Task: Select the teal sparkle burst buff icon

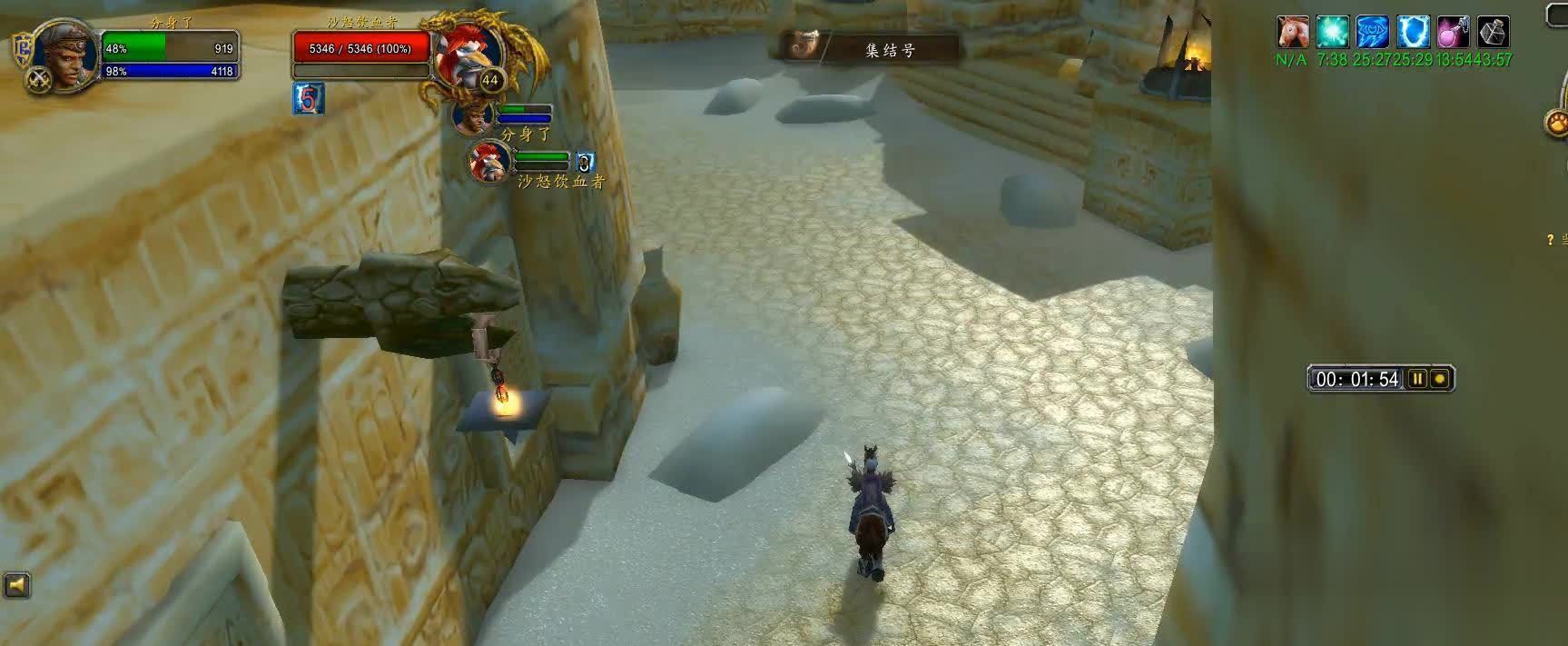Action: tap(1333, 32)
